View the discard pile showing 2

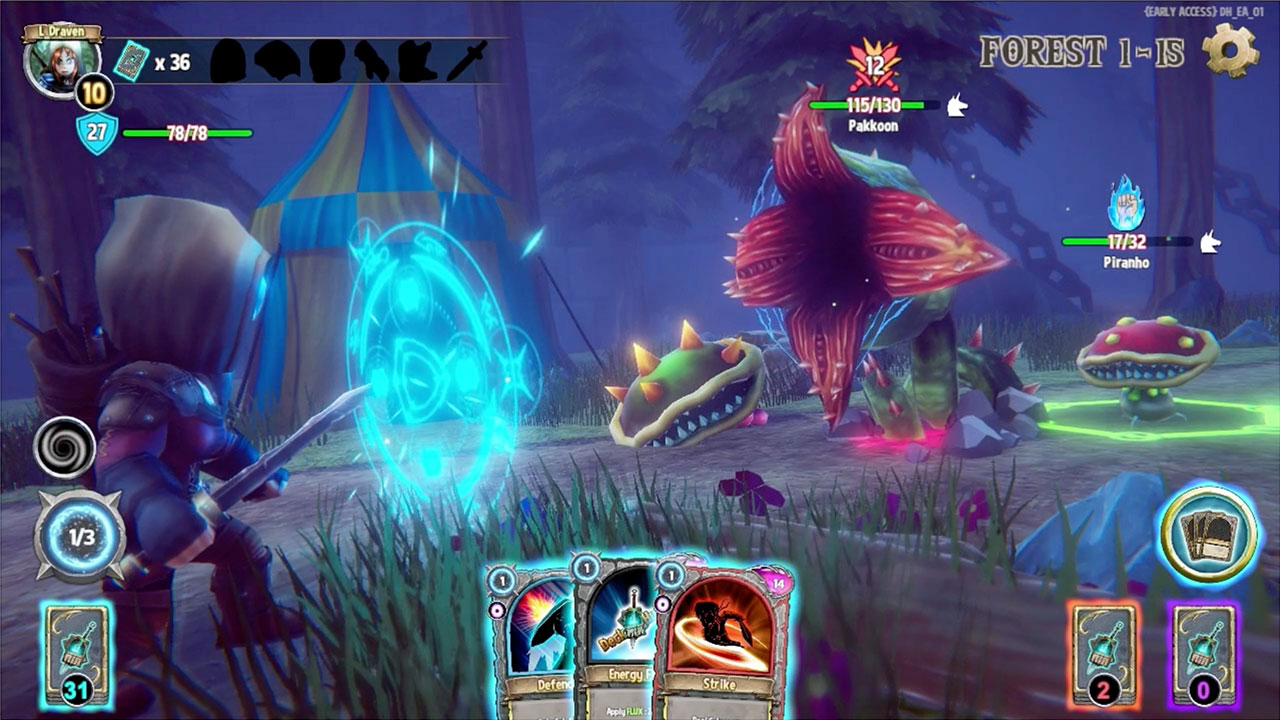click(x=1103, y=655)
